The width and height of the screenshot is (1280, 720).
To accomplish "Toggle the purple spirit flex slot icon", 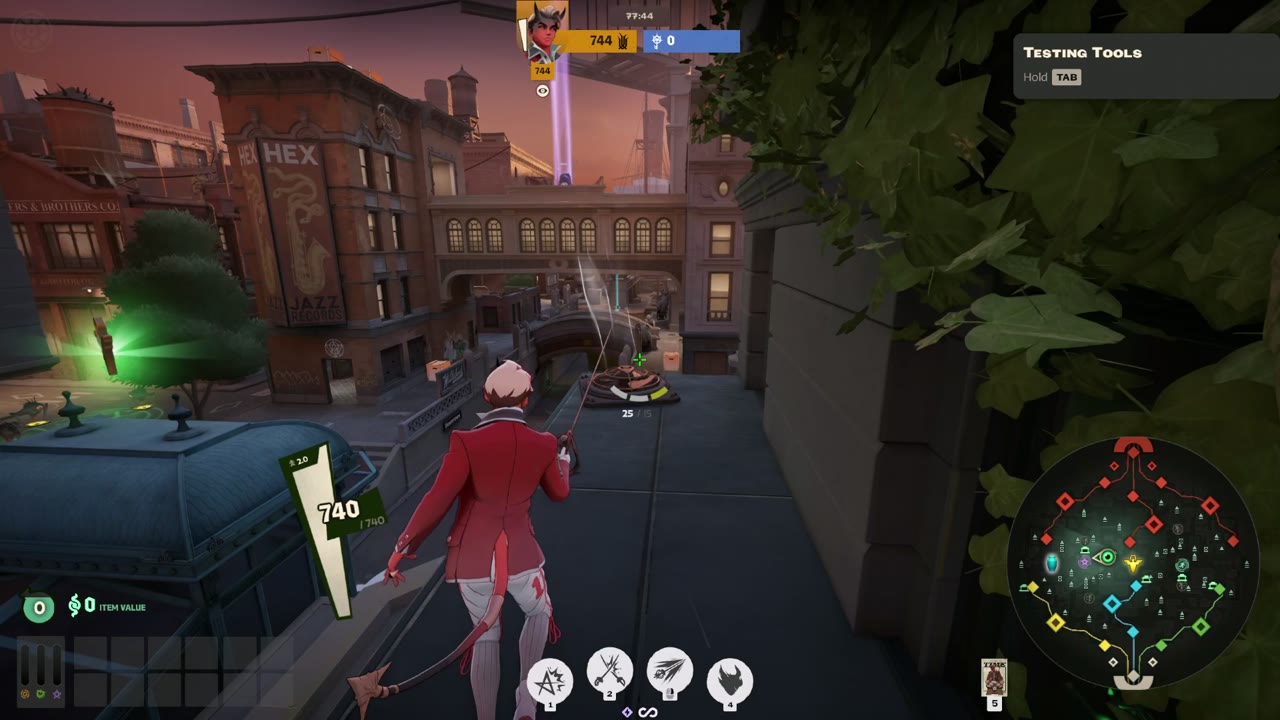I will 57,694.
